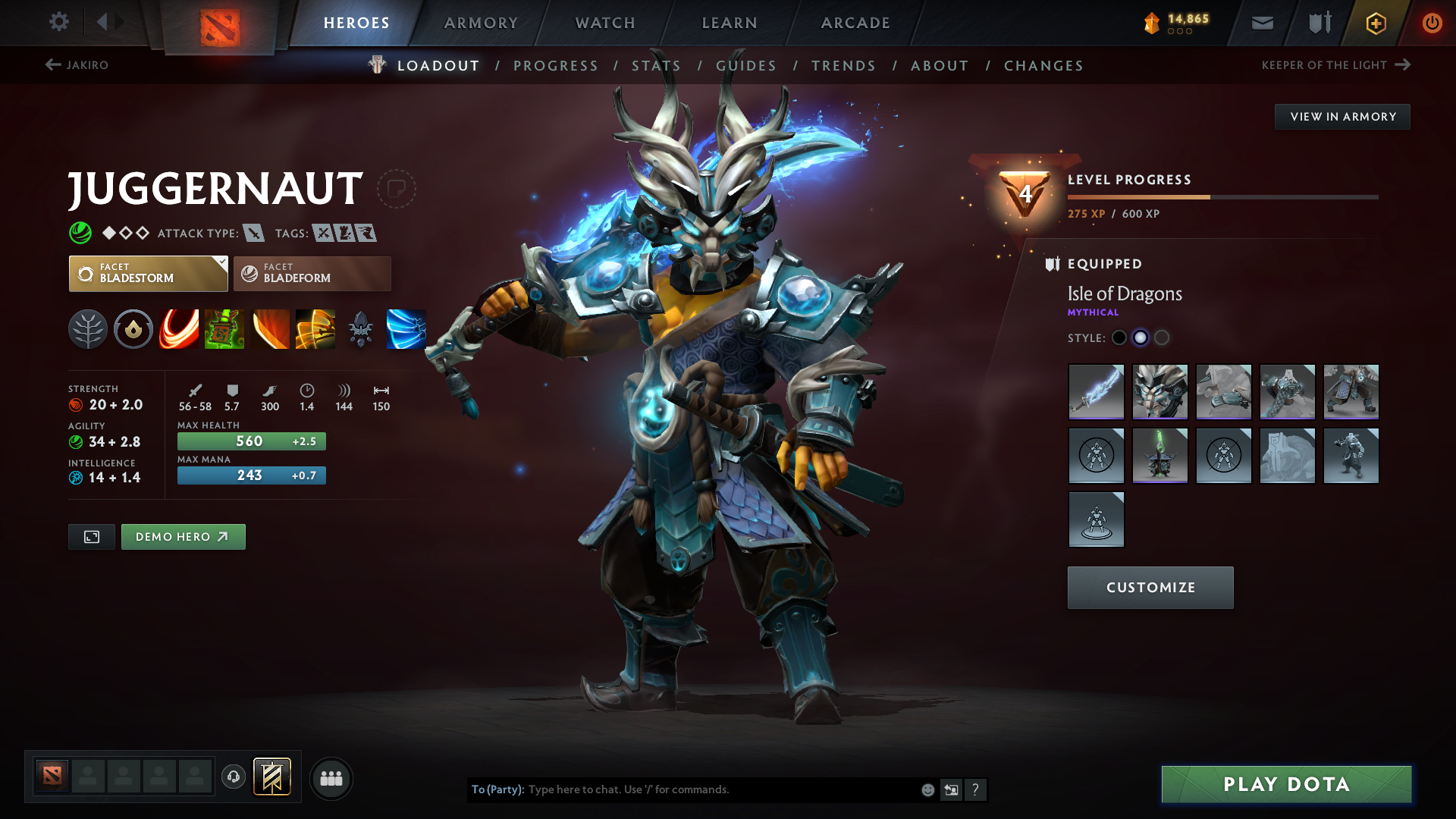Click the settings gear icon
Screen dimensions: 1456x819
tap(58, 22)
